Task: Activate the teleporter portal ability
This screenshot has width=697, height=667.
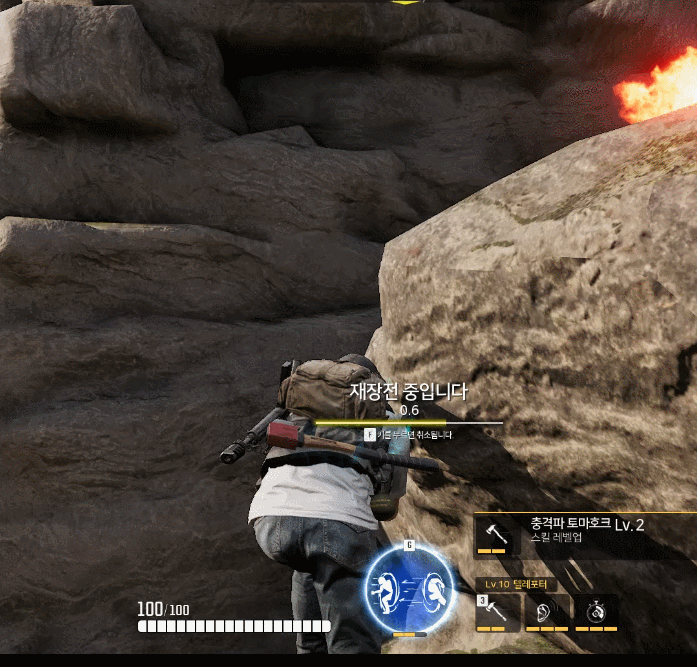Action: coord(407,586)
